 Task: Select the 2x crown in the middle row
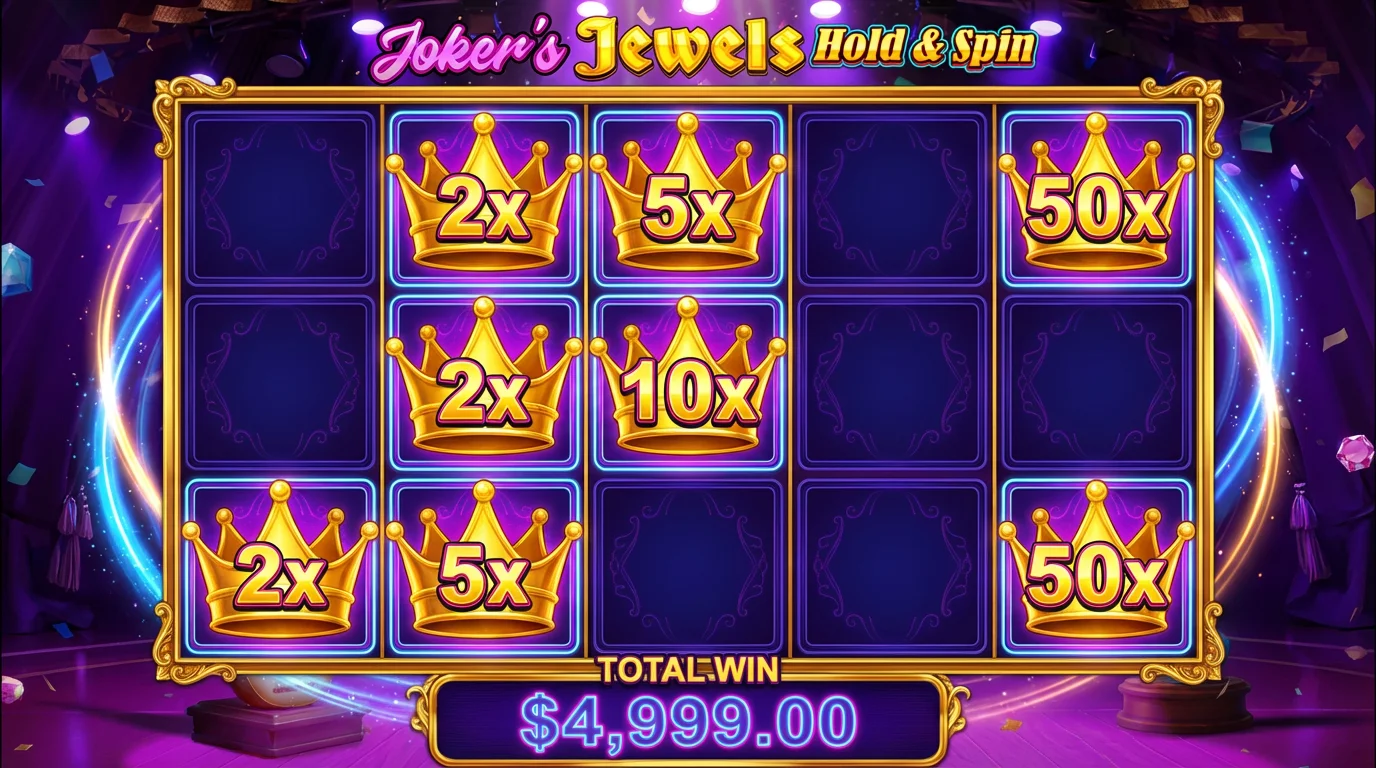click(x=485, y=385)
